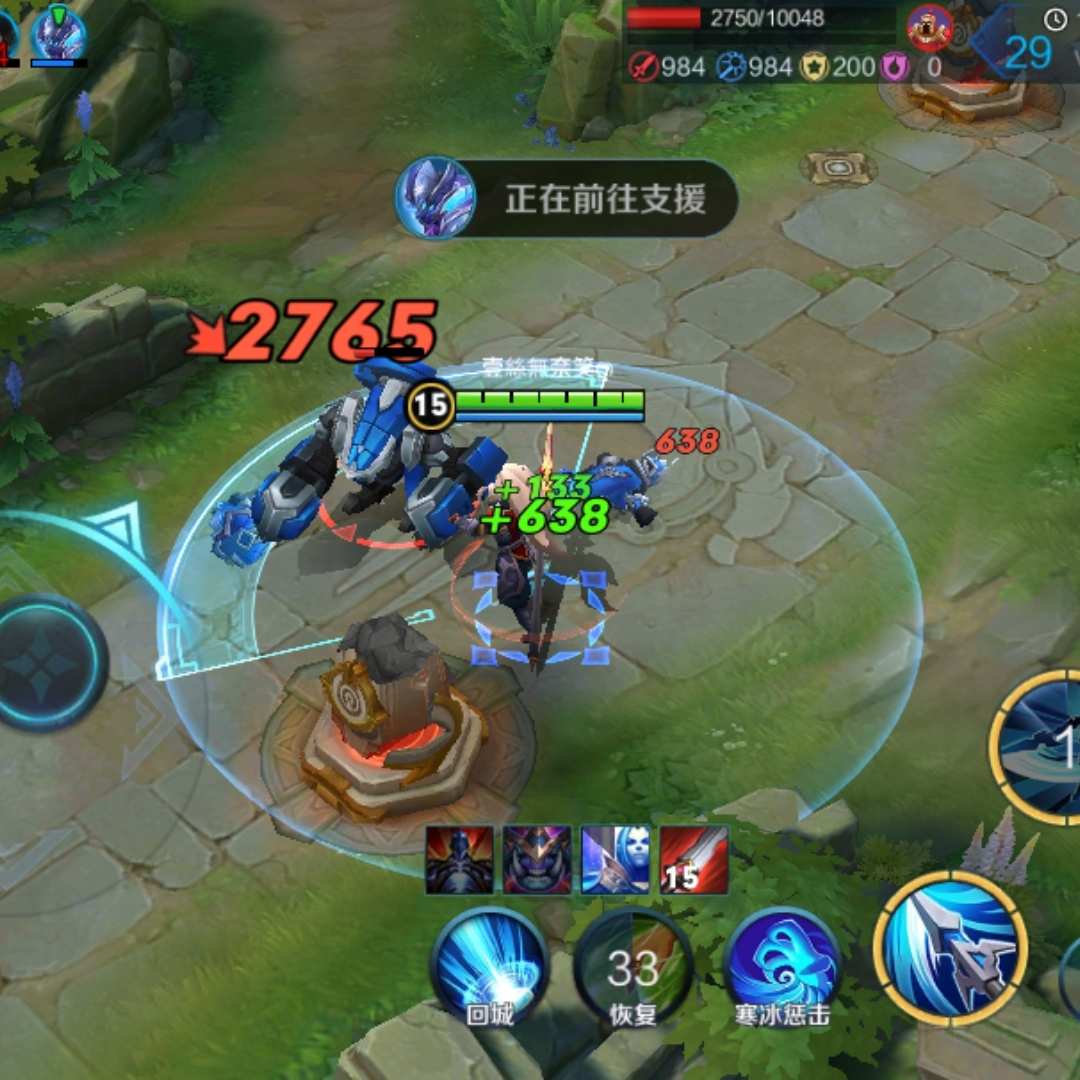The height and width of the screenshot is (1080, 1080).
Task: Select the purple horned monster status icon
Action: 538,860
